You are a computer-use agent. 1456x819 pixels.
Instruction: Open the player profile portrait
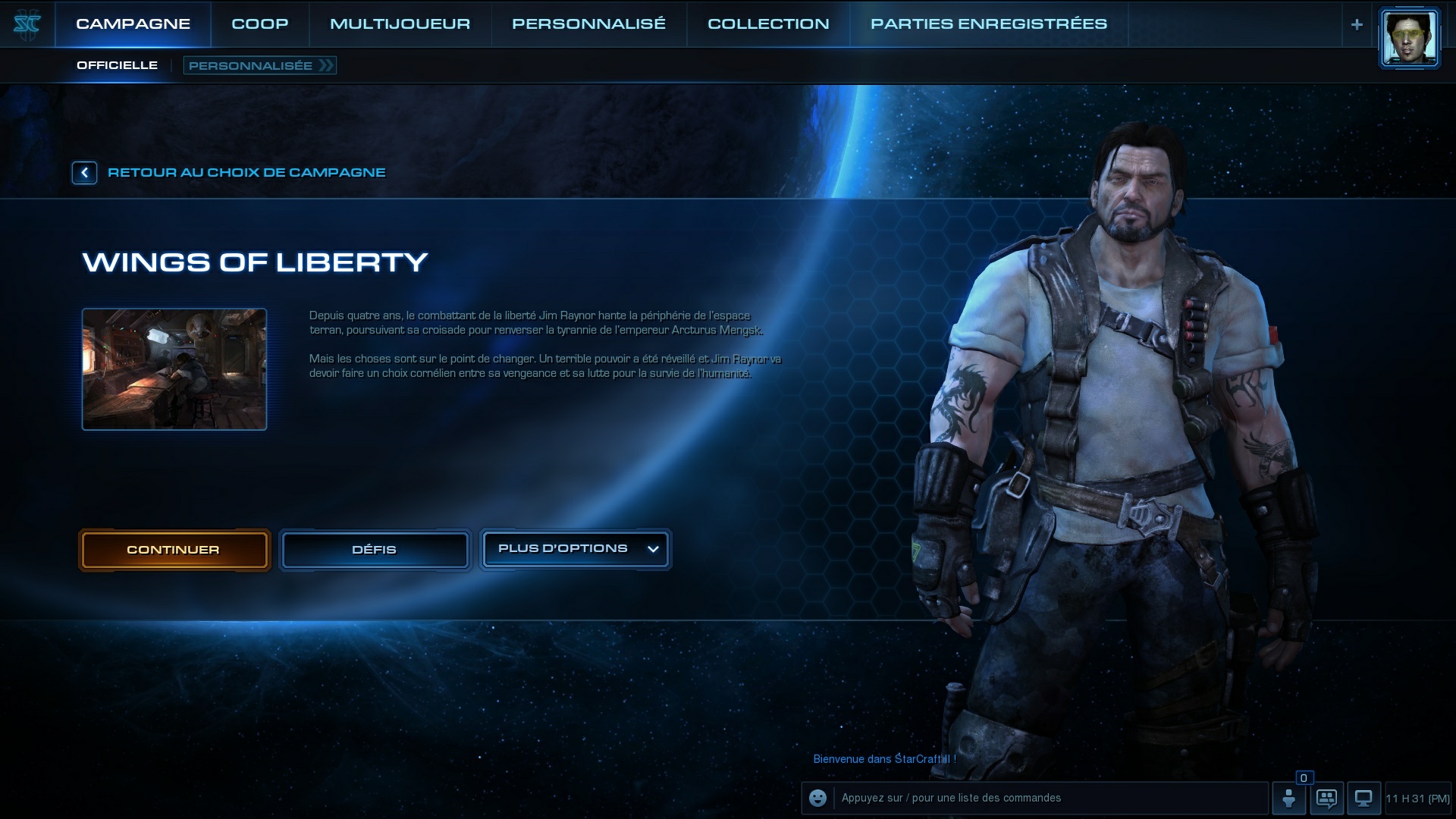coord(1409,39)
